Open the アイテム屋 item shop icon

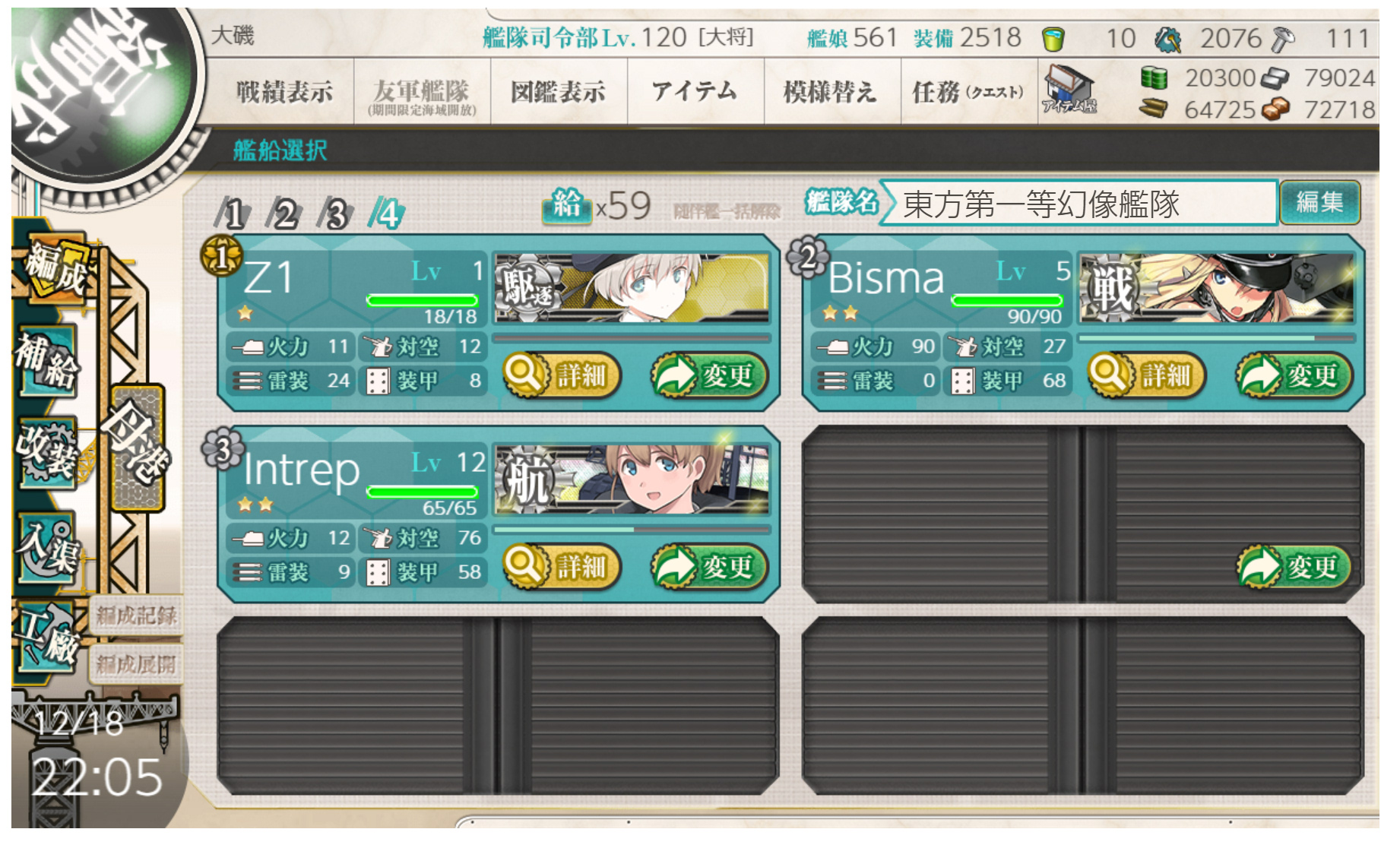click(1069, 90)
